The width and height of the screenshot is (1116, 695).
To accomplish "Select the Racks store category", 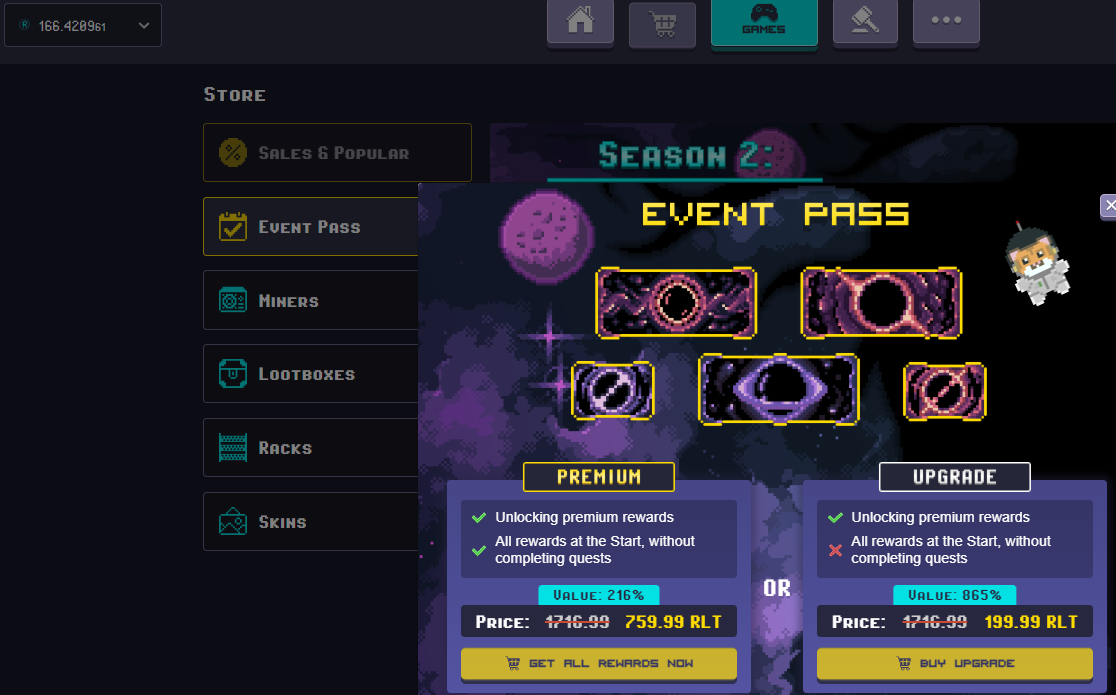I will point(311,448).
